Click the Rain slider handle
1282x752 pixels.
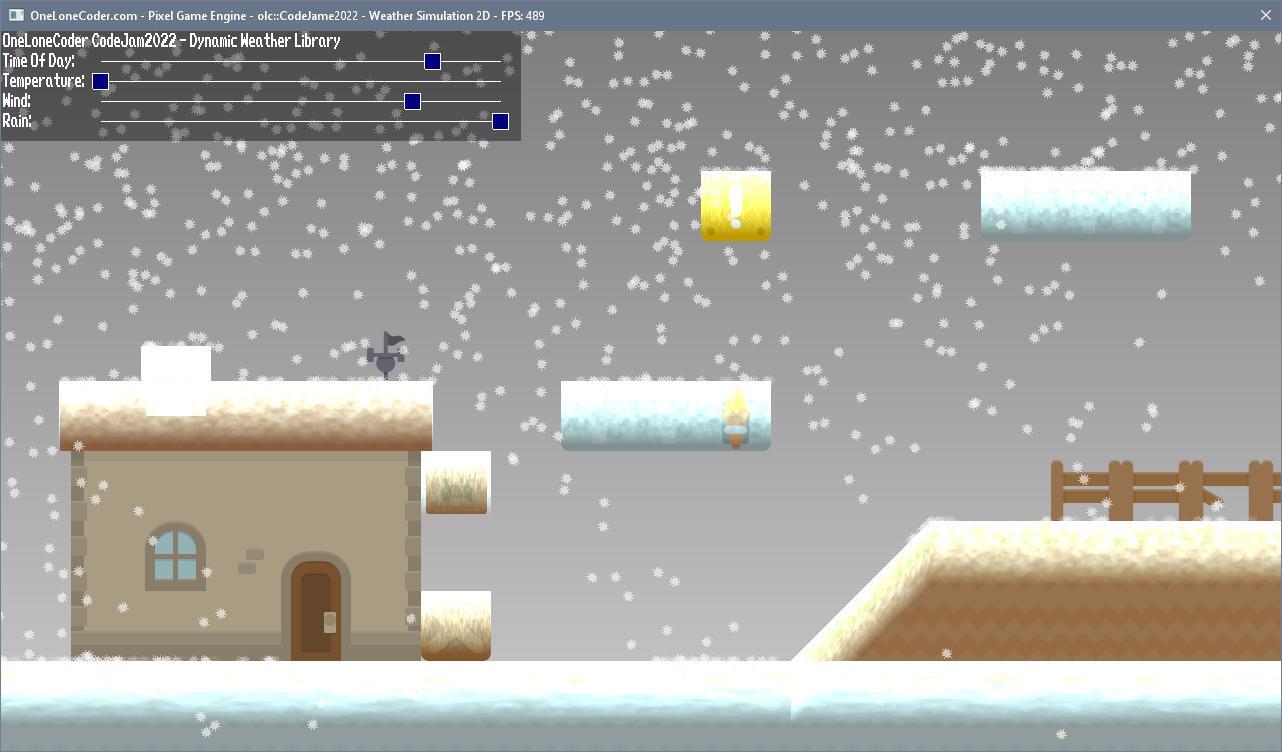[x=499, y=121]
